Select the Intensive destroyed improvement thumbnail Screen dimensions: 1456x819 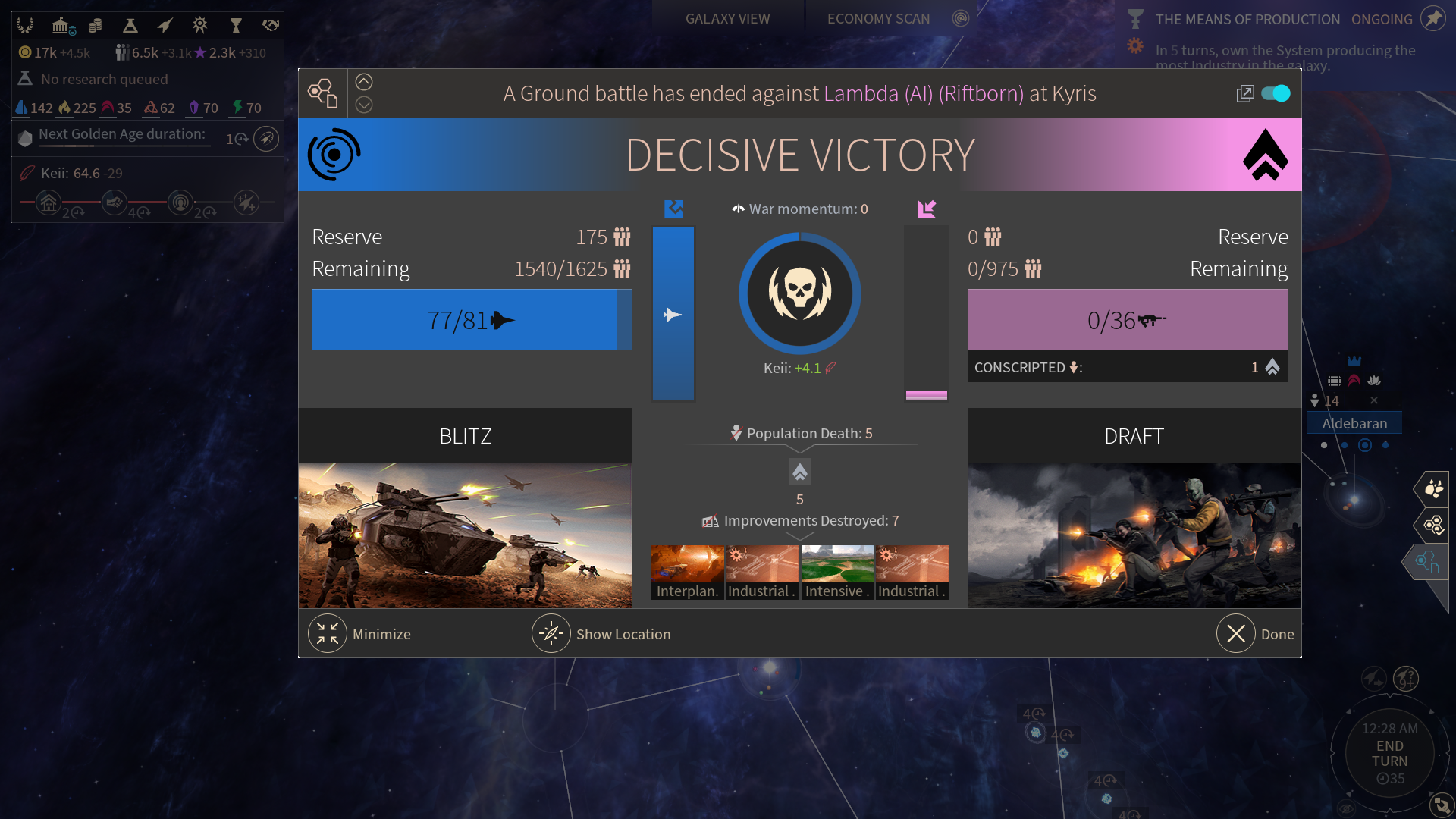[x=837, y=573]
